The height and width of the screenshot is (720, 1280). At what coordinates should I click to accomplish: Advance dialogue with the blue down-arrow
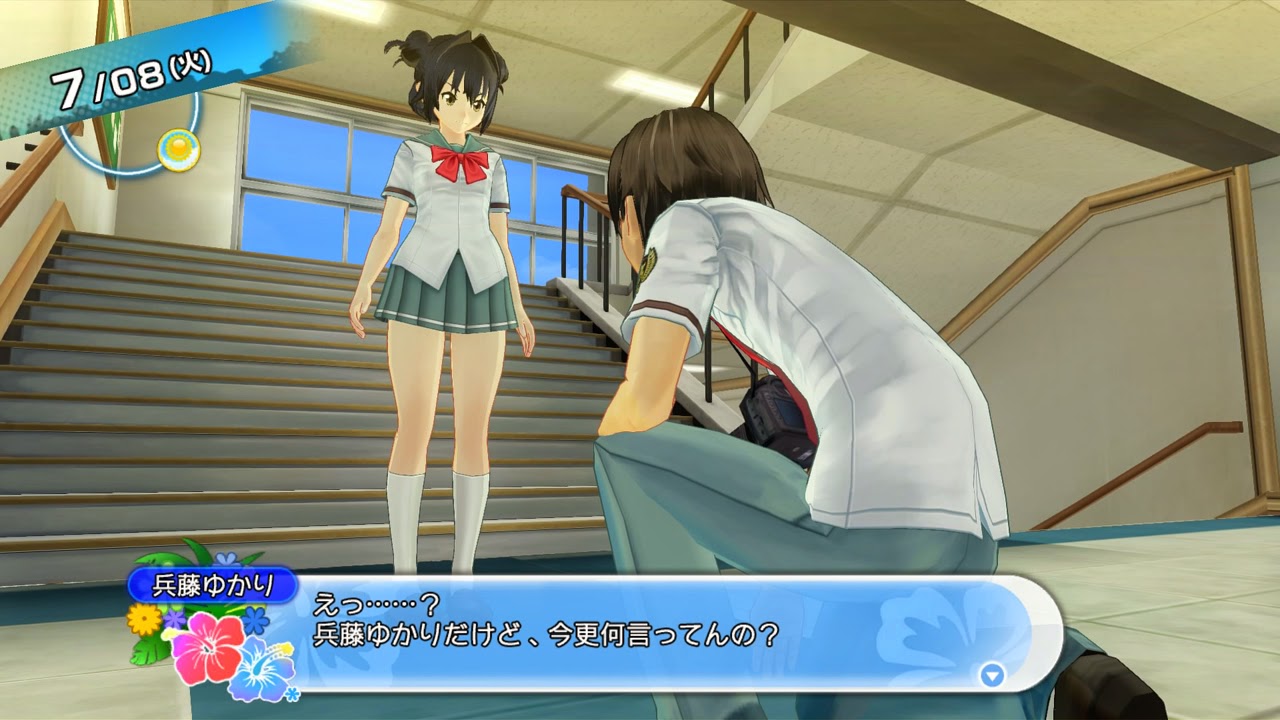[x=992, y=675]
